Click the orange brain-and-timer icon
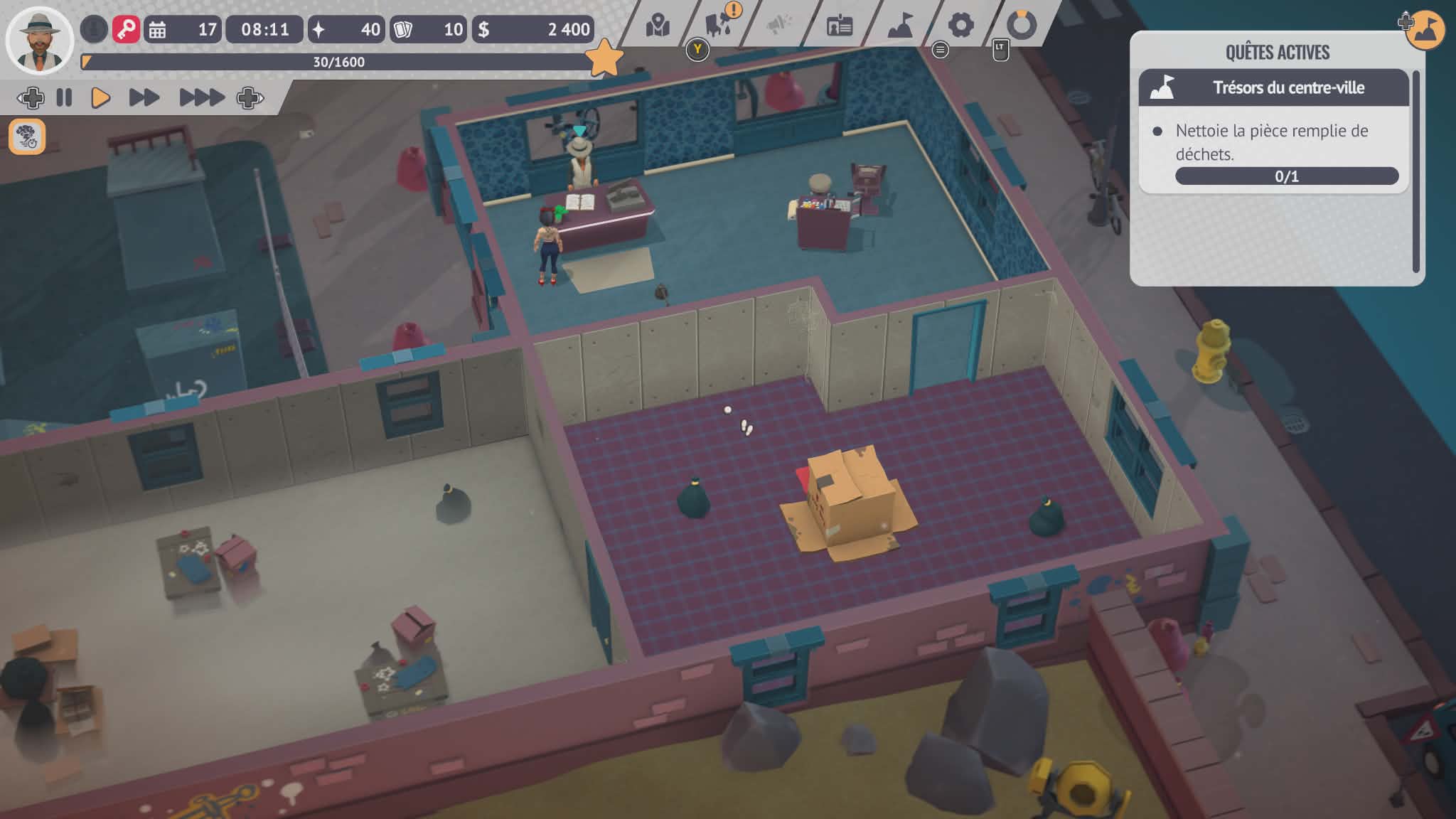Viewport: 1456px width, 819px height. point(27,136)
